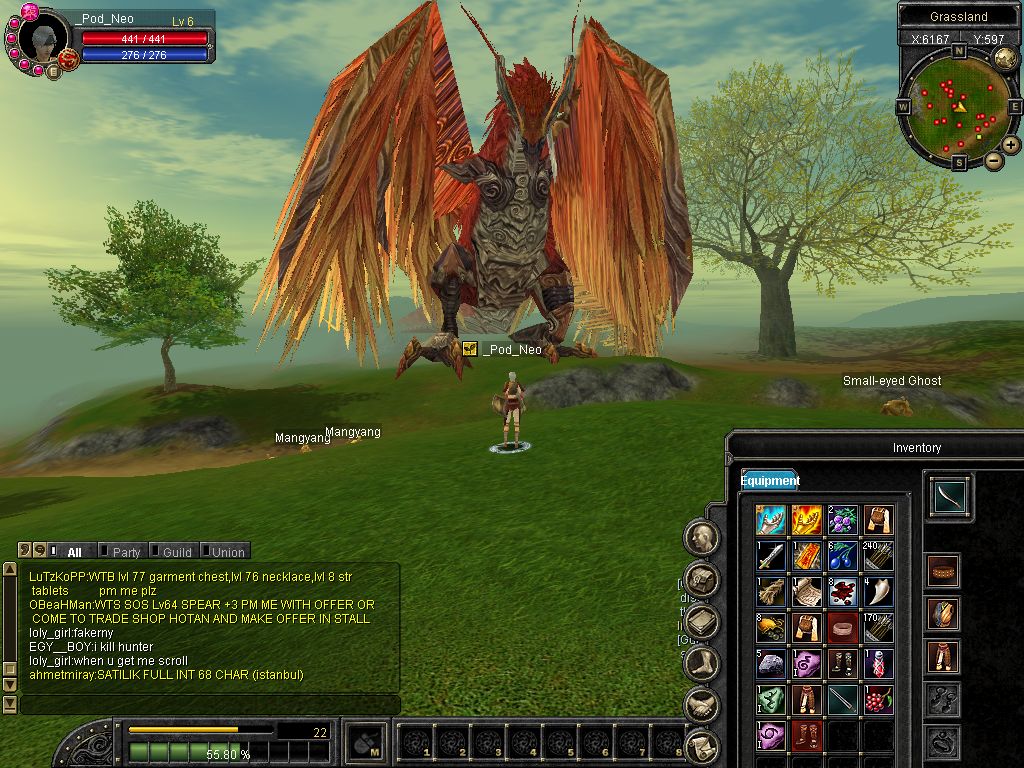Viewport: 1024px width, 768px height.
Task: Zoom out the minimap with minus button
Action: tap(994, 160)
